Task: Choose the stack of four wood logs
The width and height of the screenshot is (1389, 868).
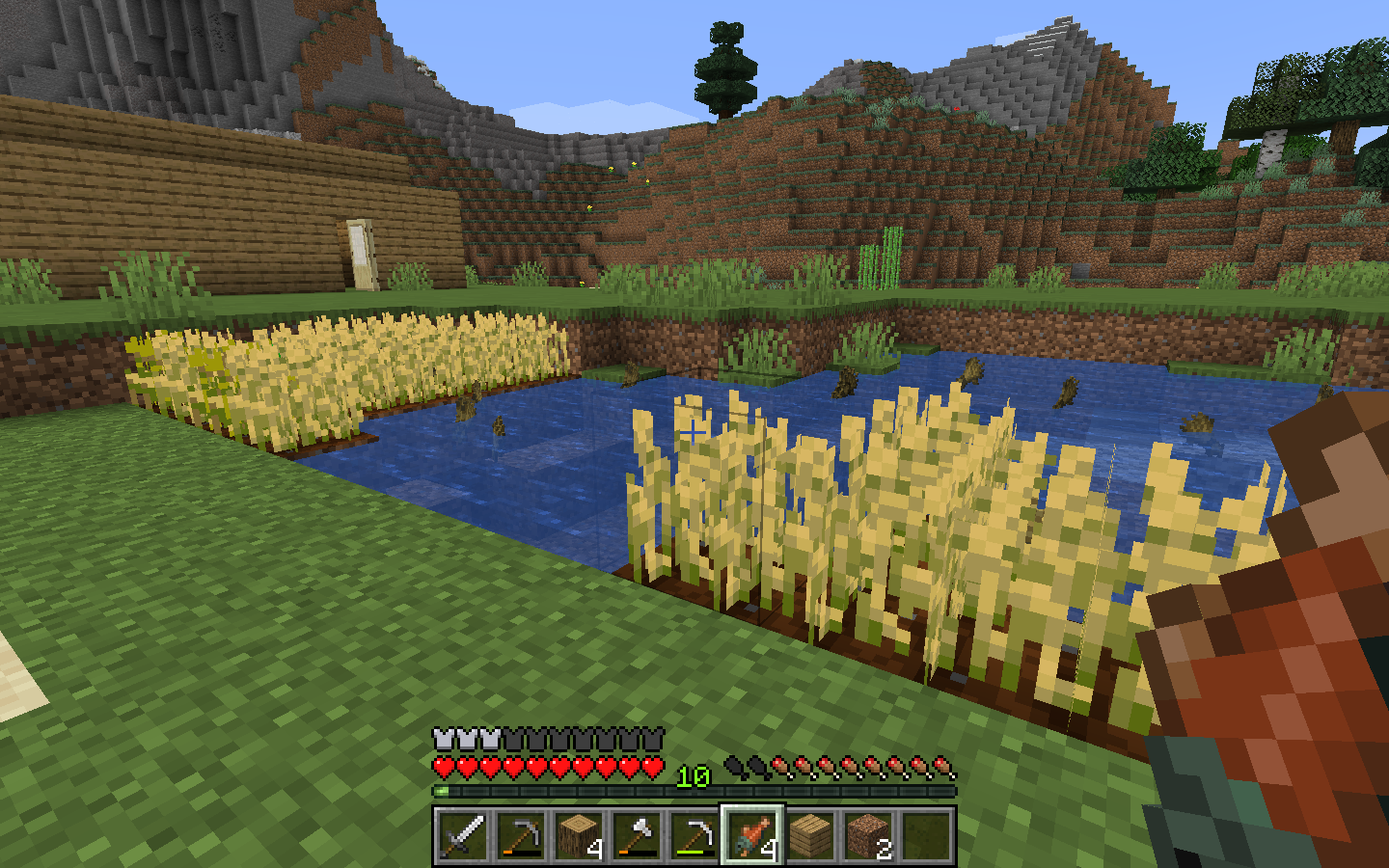Action: pos(578,835)
